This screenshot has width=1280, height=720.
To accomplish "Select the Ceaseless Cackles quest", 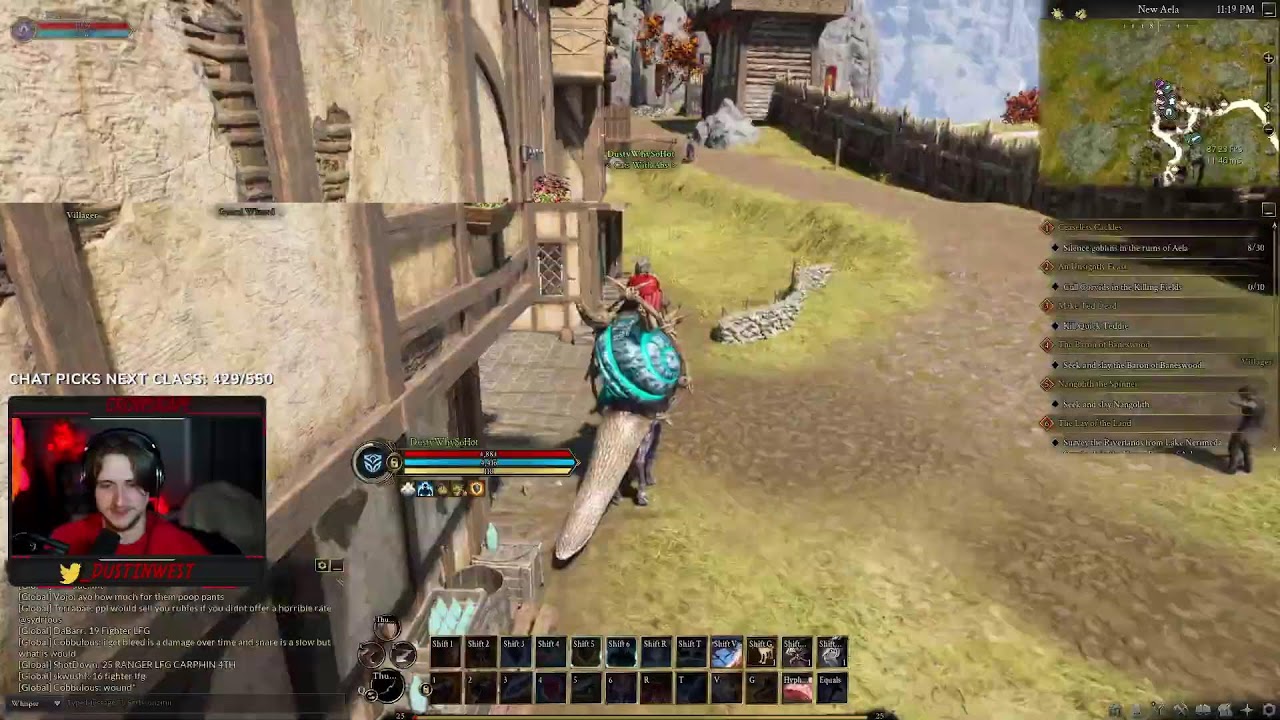I will (x=1090, y=228).
